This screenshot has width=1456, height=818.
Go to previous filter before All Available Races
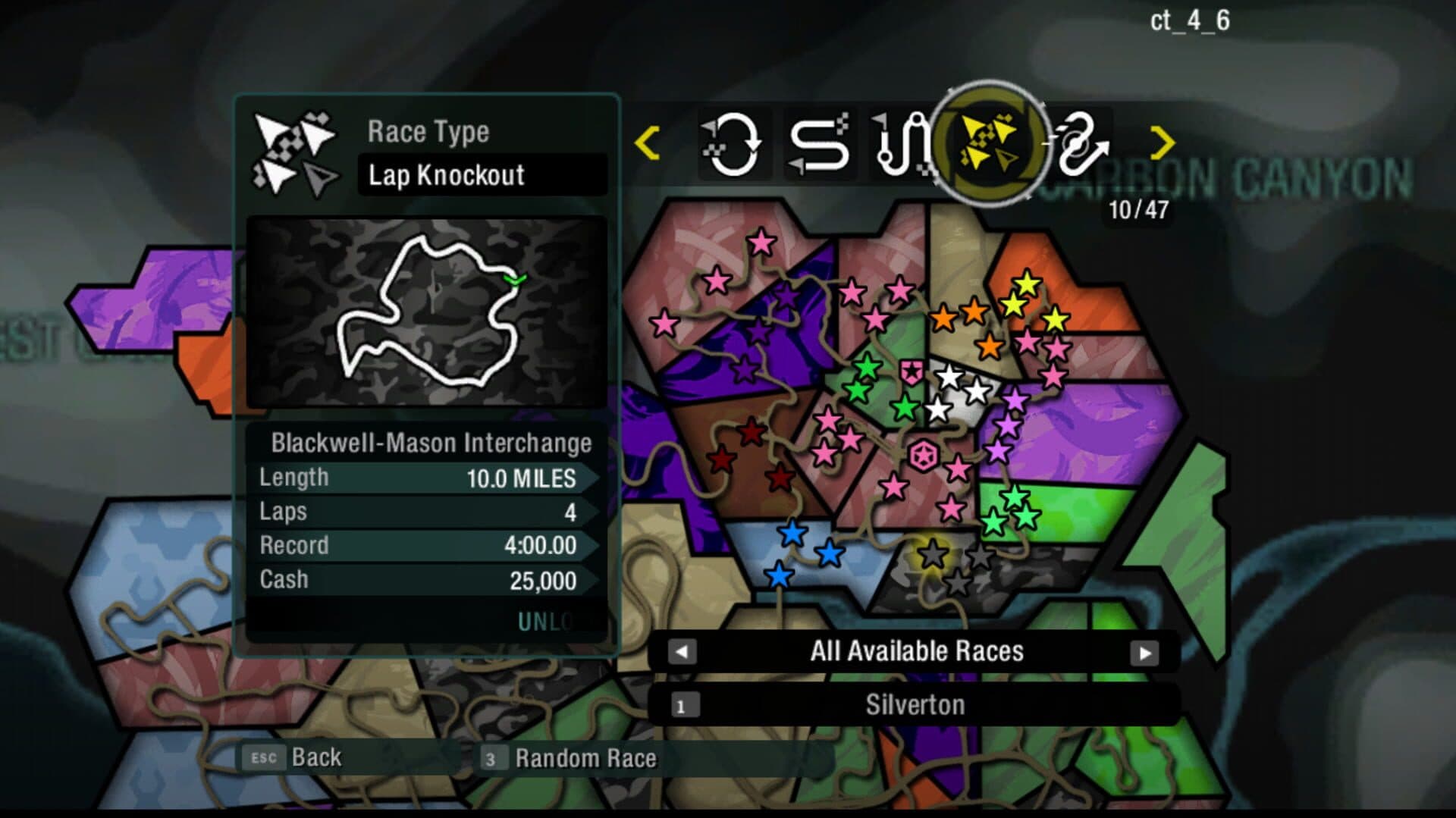(682, 652)
